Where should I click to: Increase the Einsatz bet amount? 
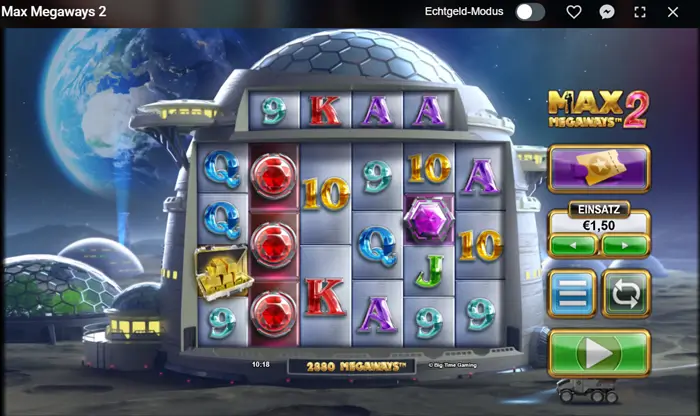625,244
